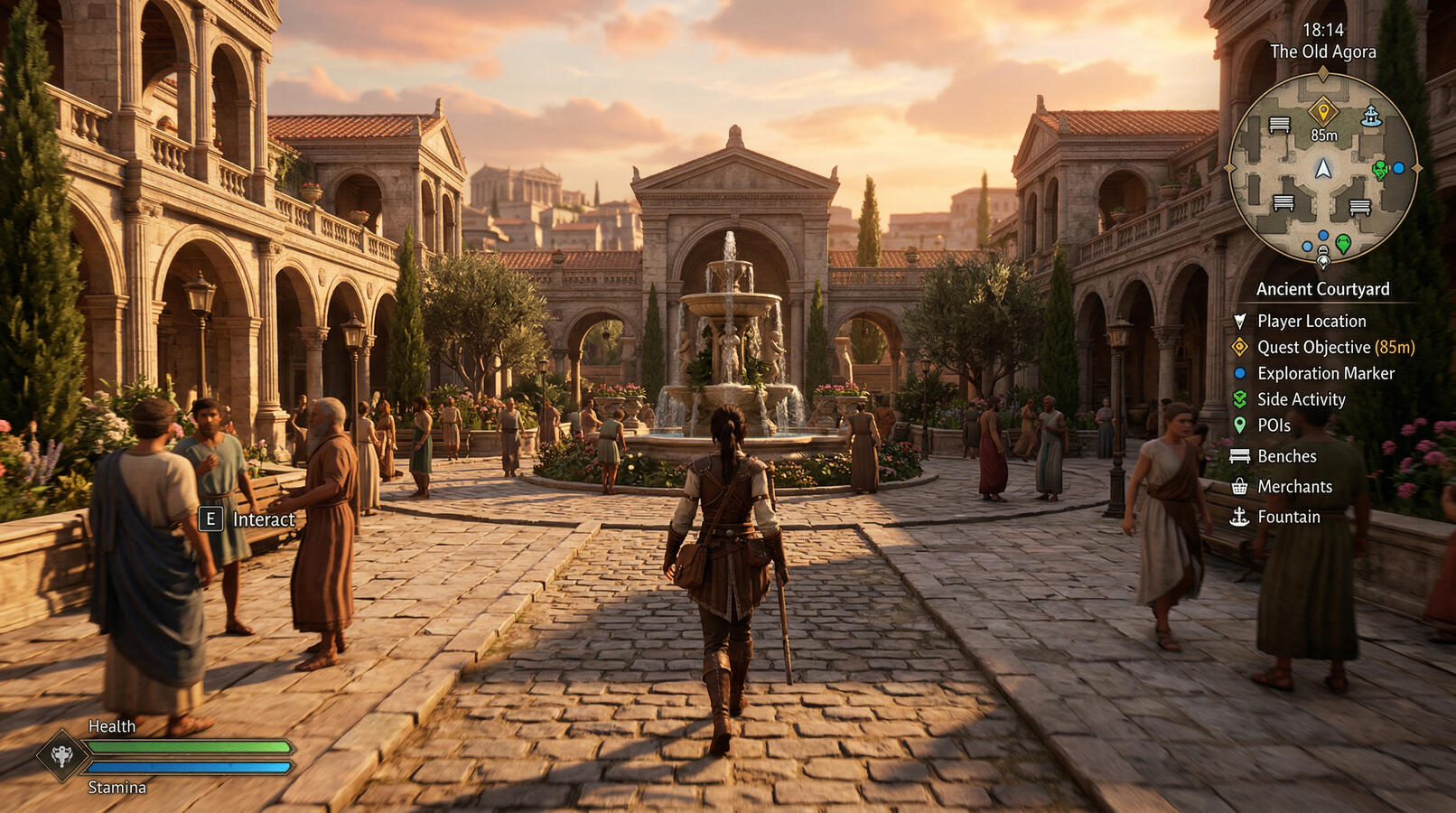Select the green side activity marker on minimap
The height and width of the screenshot is (813, 1456).
click(1380, 169)
